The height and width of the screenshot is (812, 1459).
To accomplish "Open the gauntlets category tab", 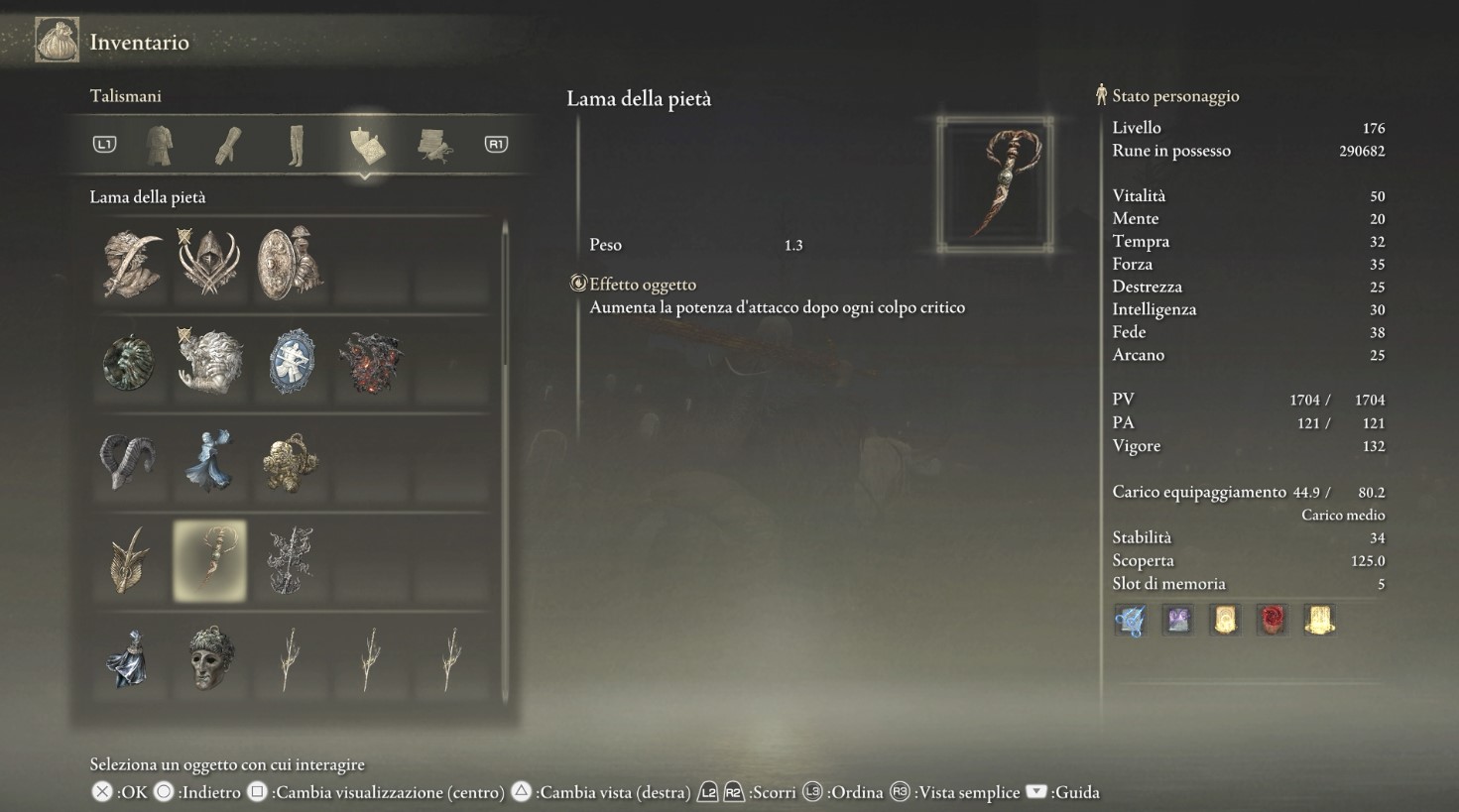I will pos(228,145).
